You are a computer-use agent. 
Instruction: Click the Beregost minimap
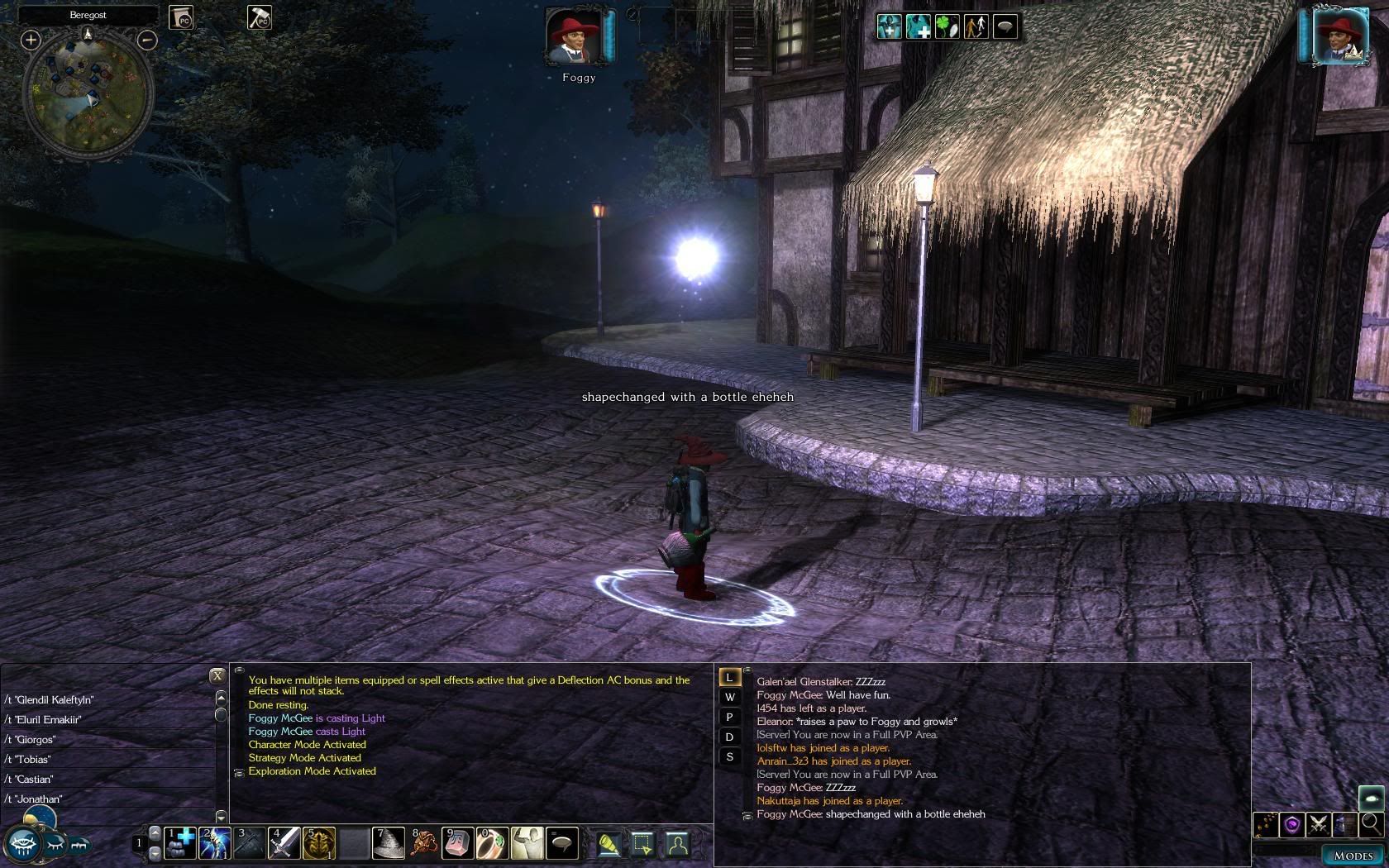point(88,98)
